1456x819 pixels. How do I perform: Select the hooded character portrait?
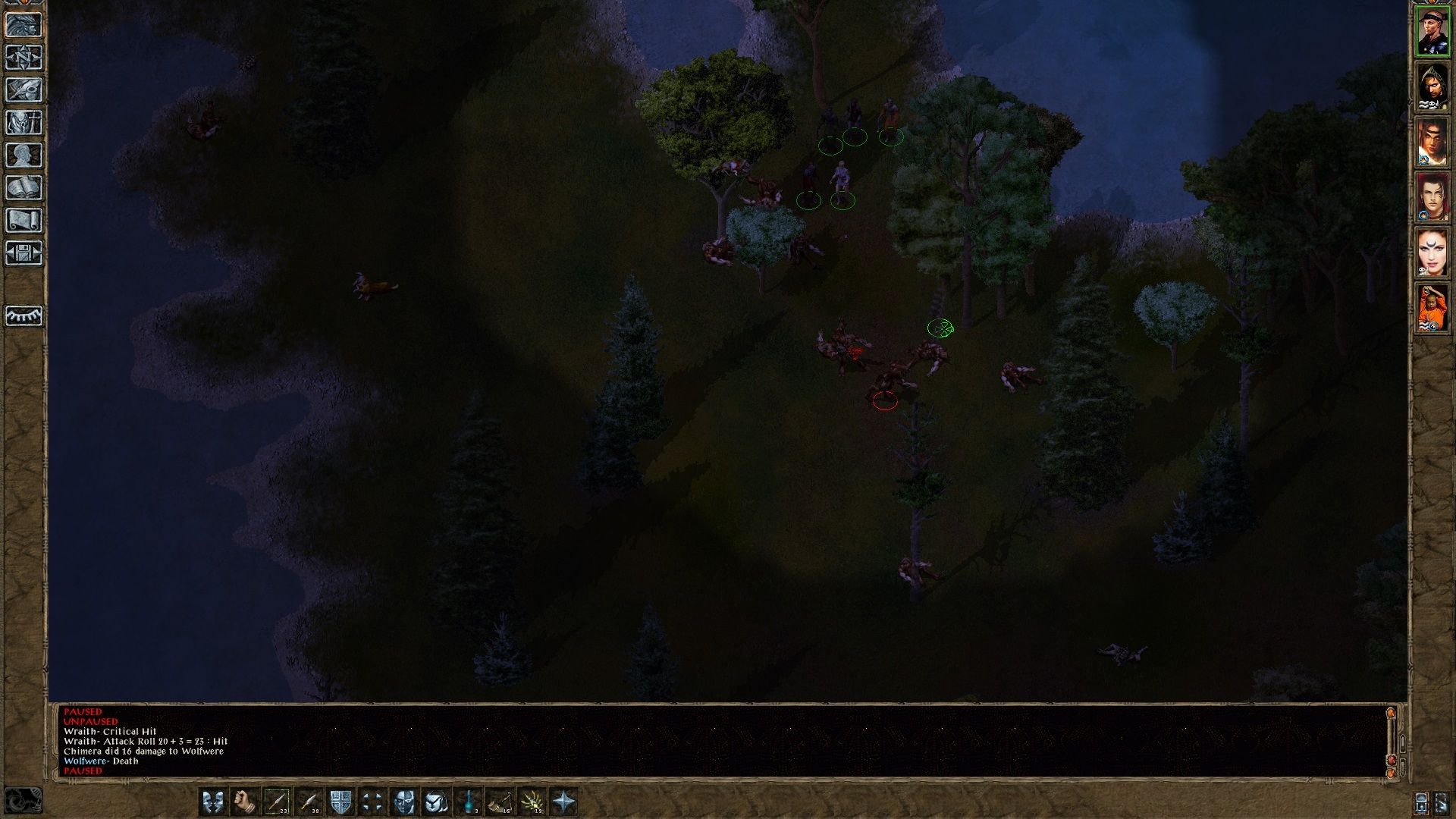click(x=1432, y=86)
